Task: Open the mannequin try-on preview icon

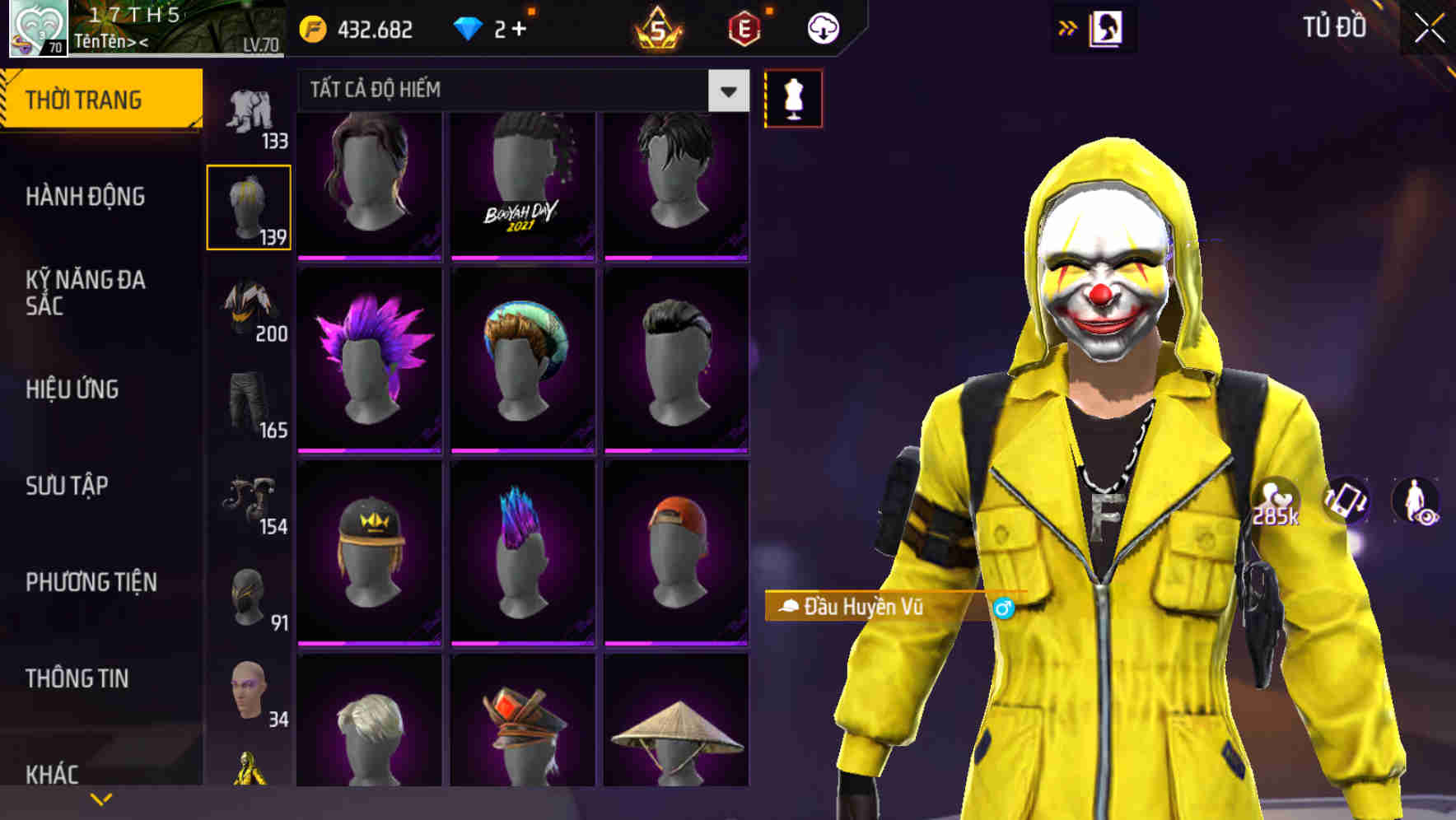Action: (x=793, y=97)
